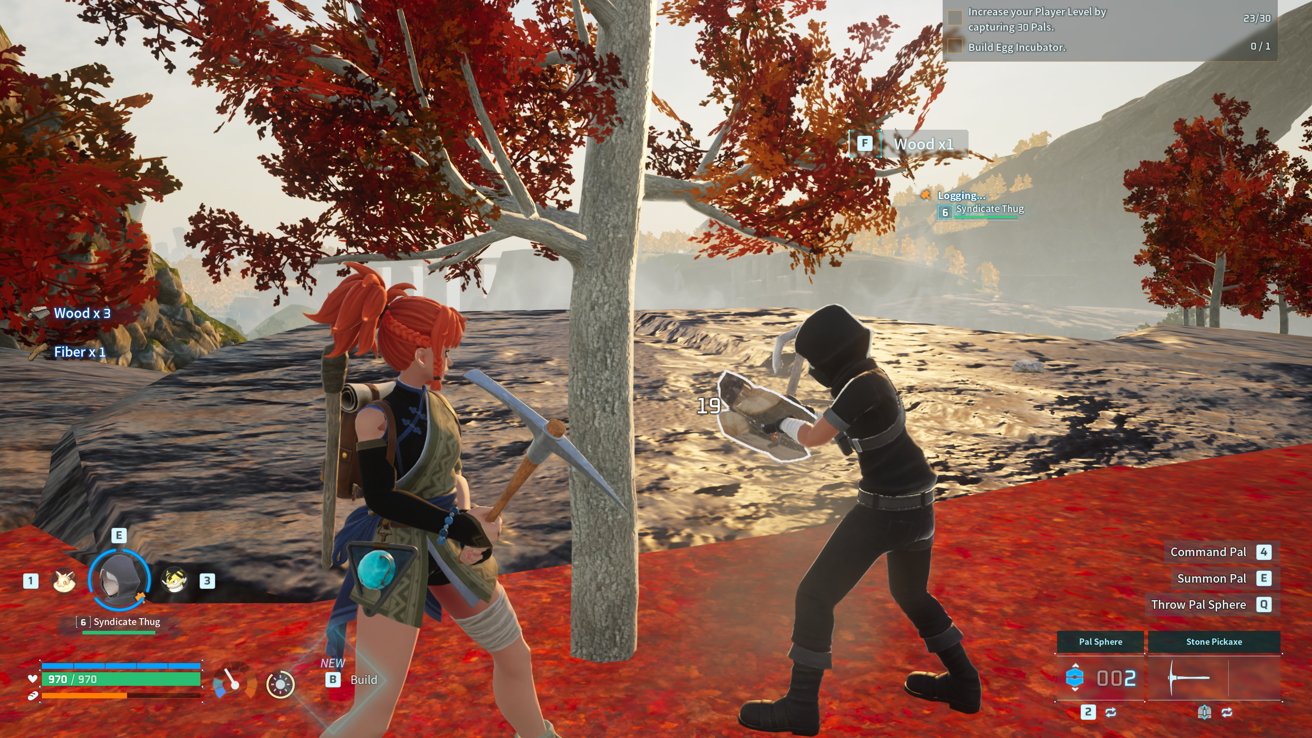Open the Build menu label
Screen dimensions: 1312x738
363,680
